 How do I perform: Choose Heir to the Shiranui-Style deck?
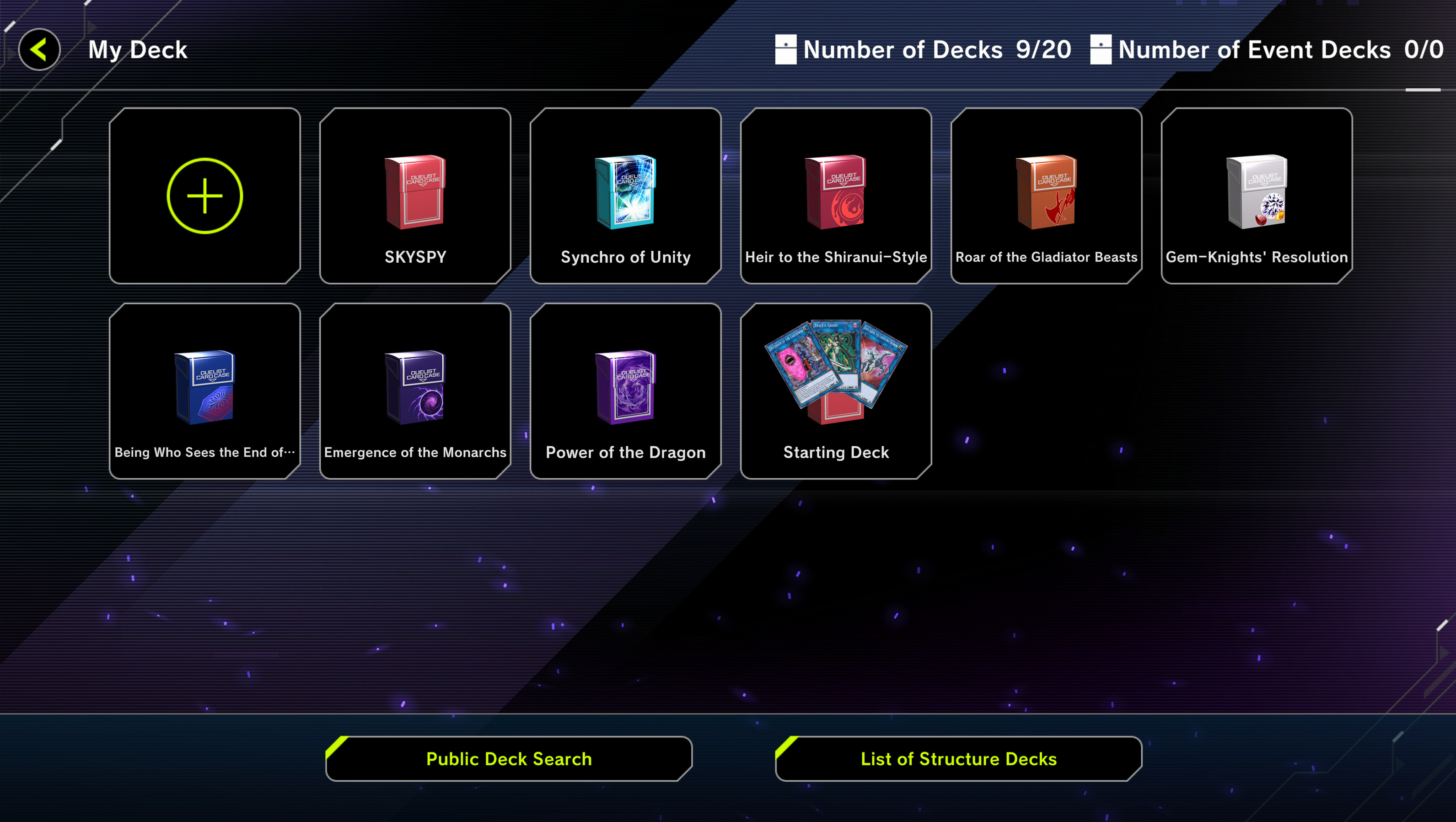tap(835, 195)
